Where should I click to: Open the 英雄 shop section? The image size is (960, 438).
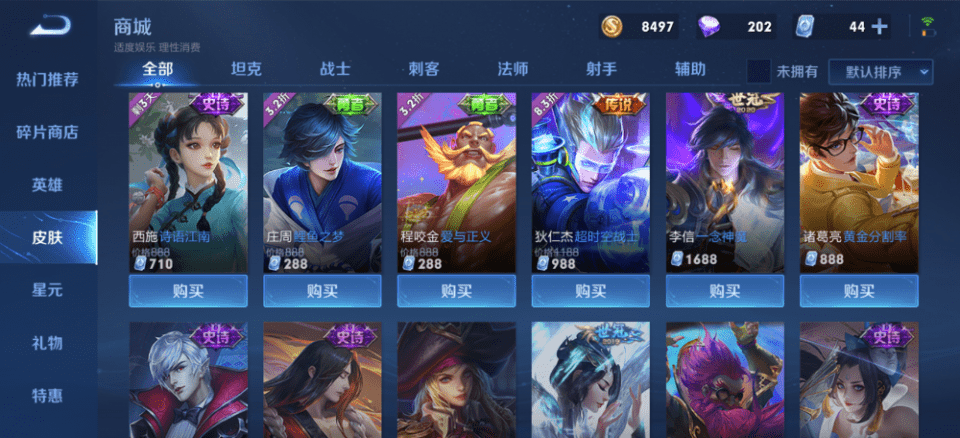pyautogui.click(x=48, y=185)
